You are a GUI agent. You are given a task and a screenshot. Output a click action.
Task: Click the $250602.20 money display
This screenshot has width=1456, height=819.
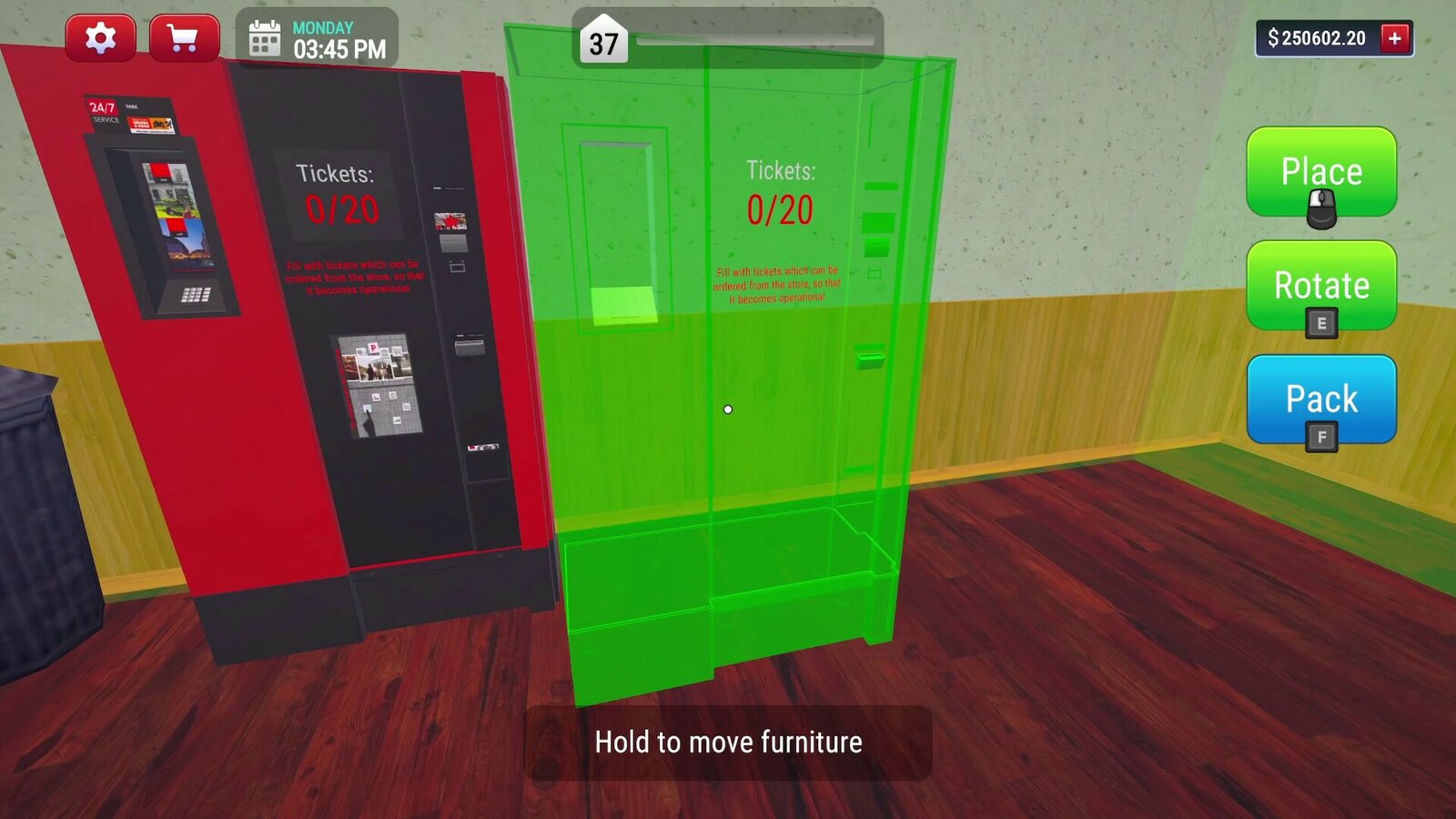pyautogui.click(x=1318, y=39)
